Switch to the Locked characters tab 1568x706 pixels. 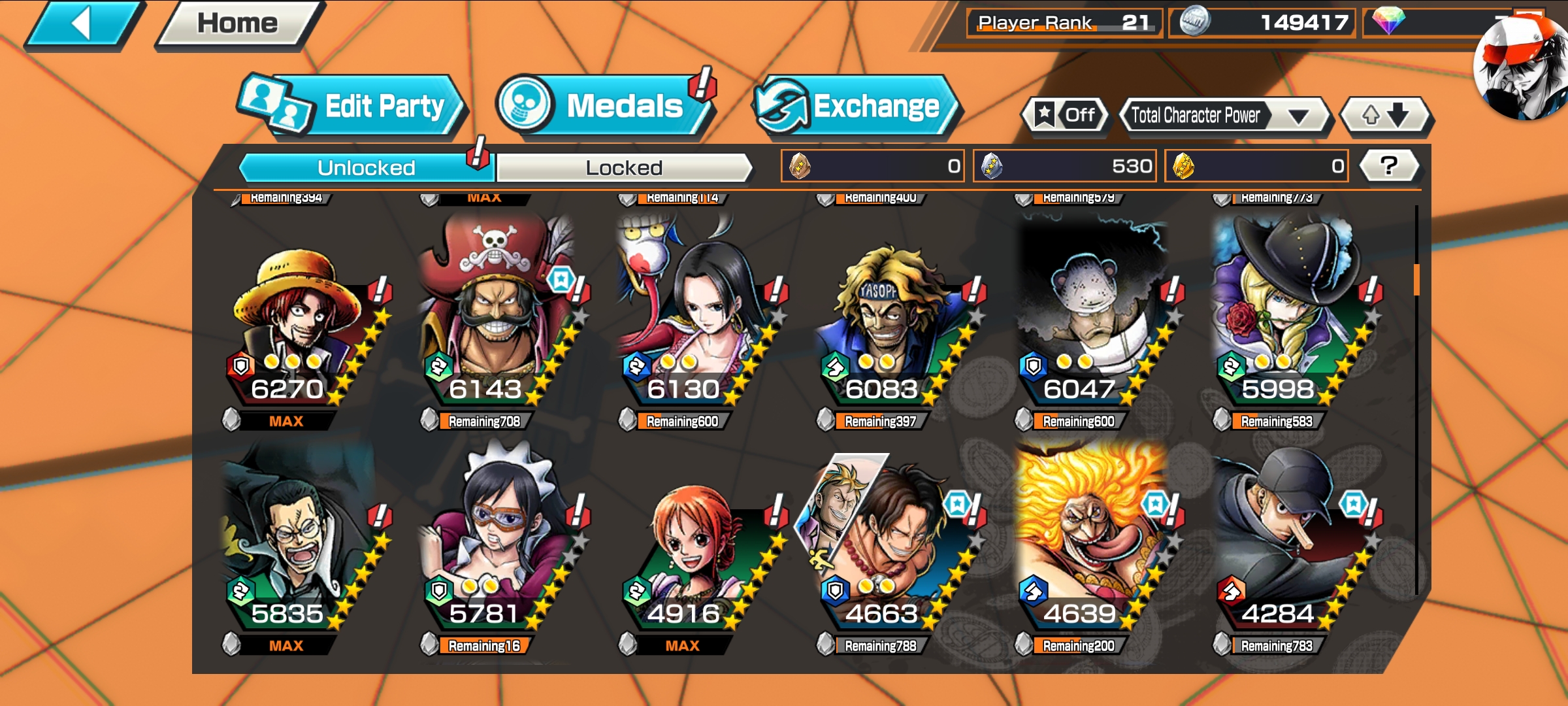[x=624, y=167]
